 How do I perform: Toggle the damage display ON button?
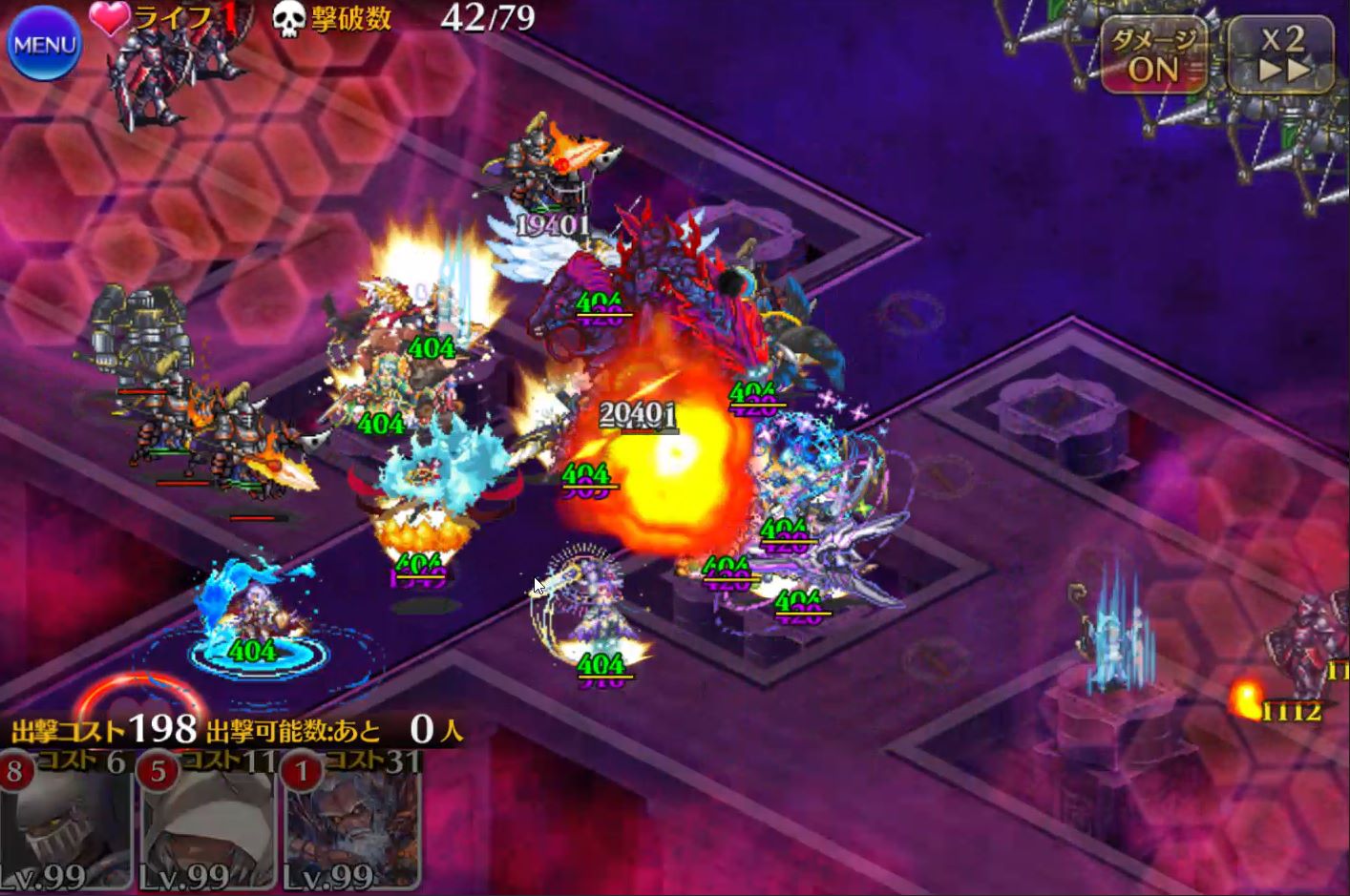coord(1154,57)
